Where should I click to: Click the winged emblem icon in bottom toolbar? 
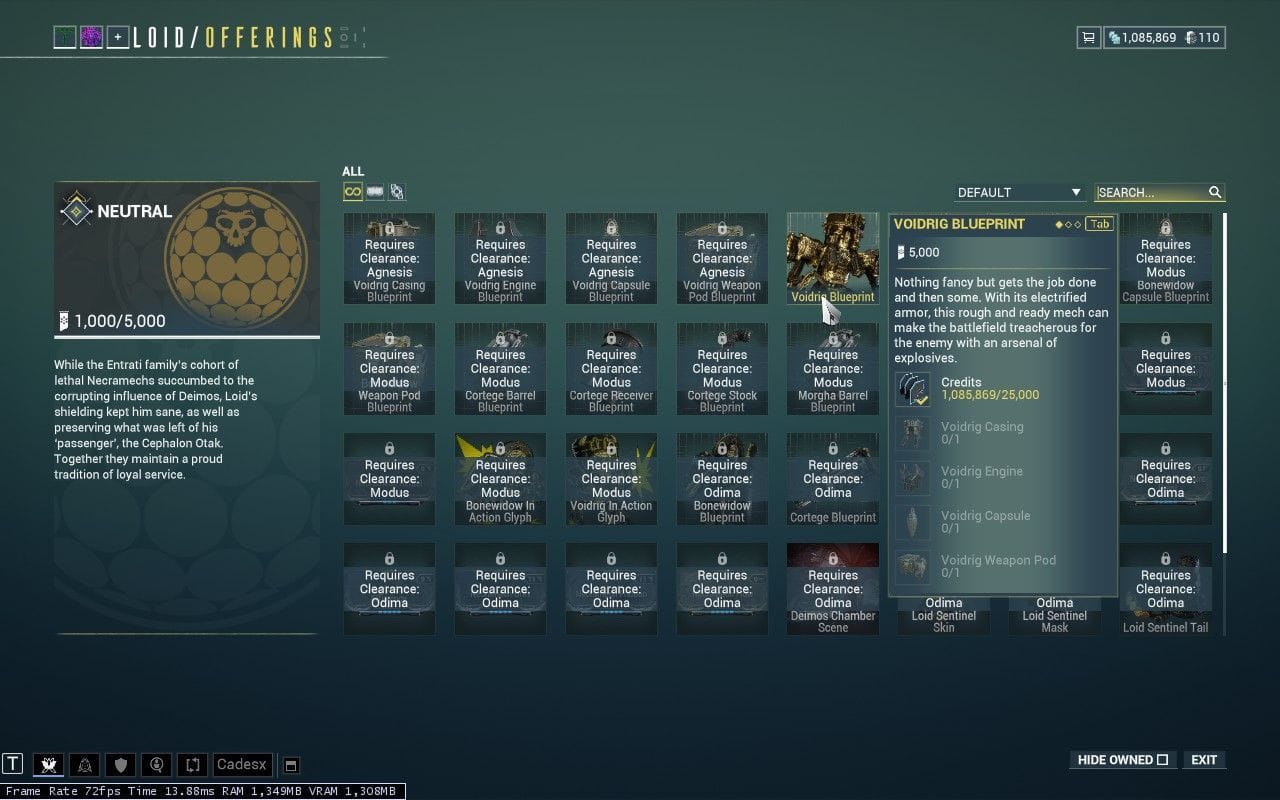pyautogui.click(x=47, y=764)
